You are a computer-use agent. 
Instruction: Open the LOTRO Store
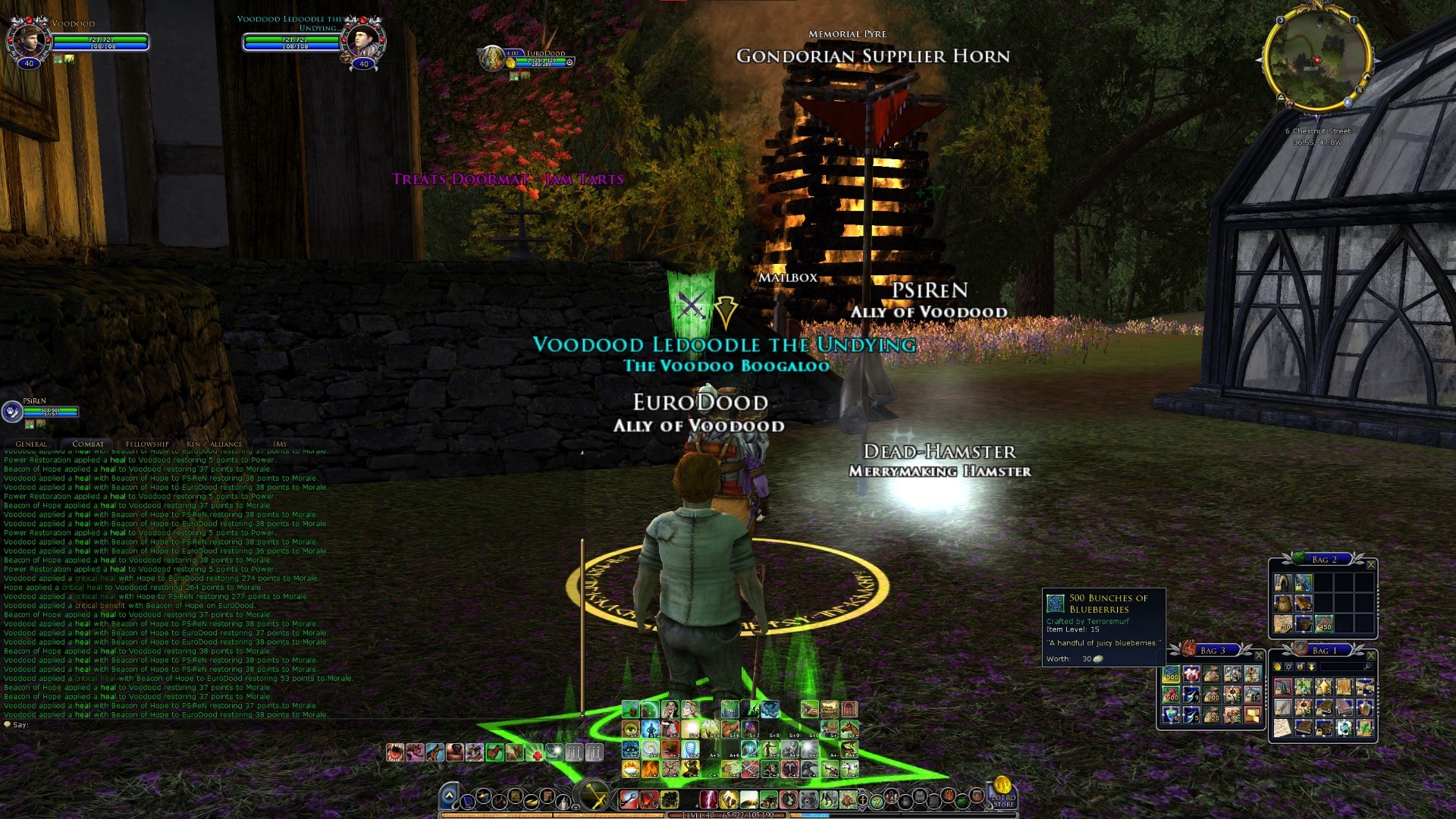(x=1003, y=792)
